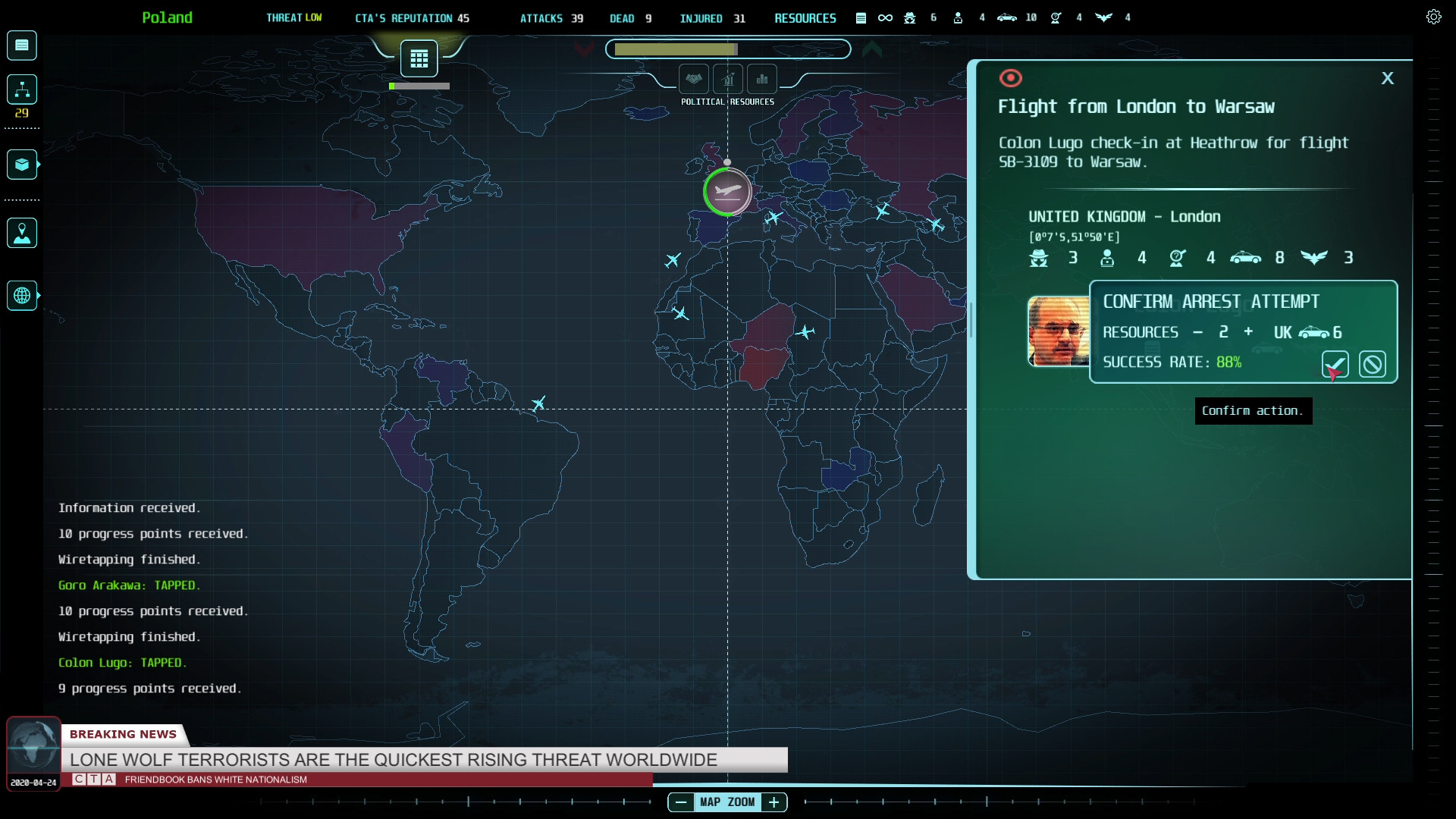Click the landing plane marker over Europe
1456x819 pixels.
tap(727, 192)
